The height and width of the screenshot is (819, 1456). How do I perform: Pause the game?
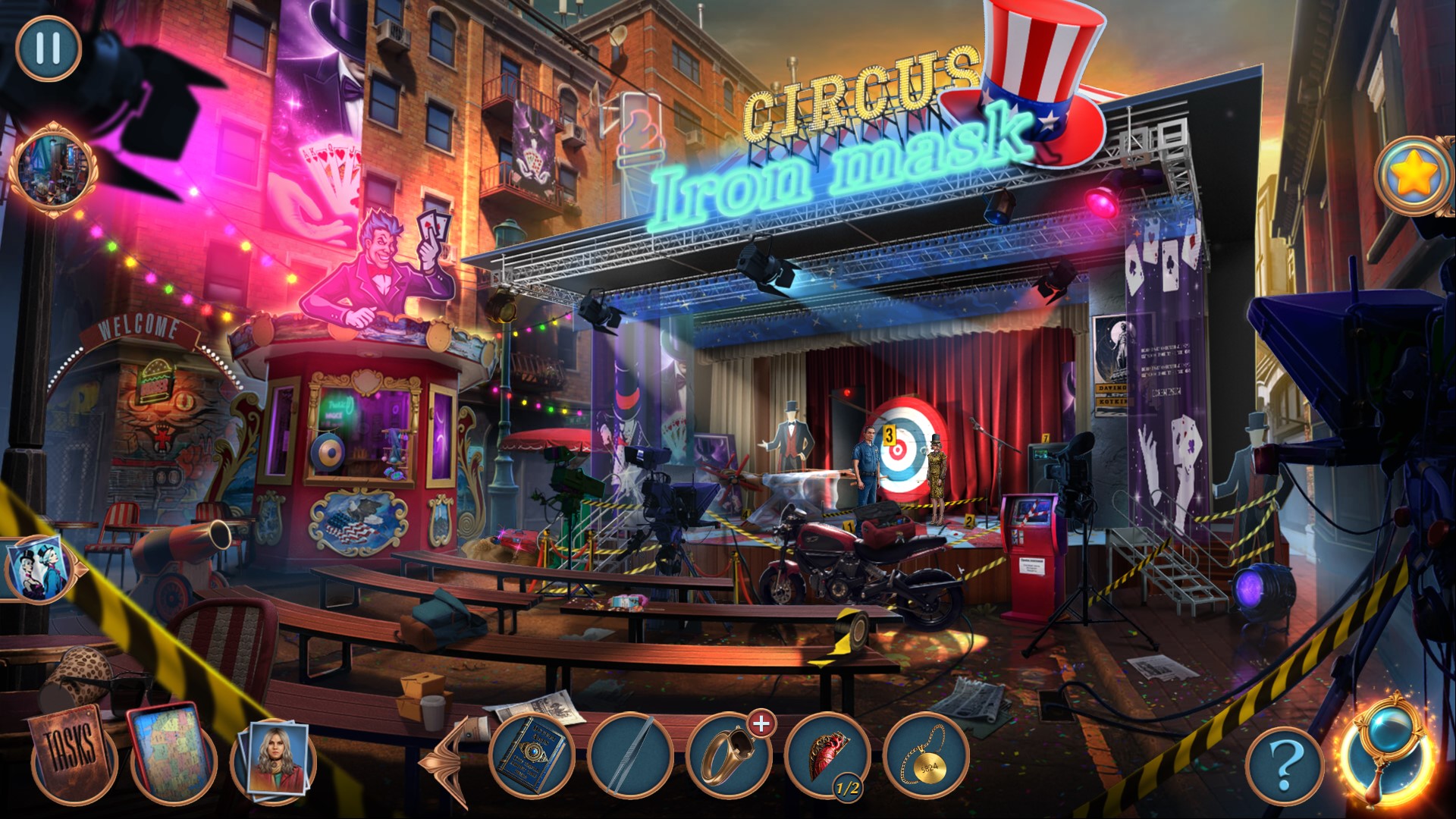click(48, 48)
